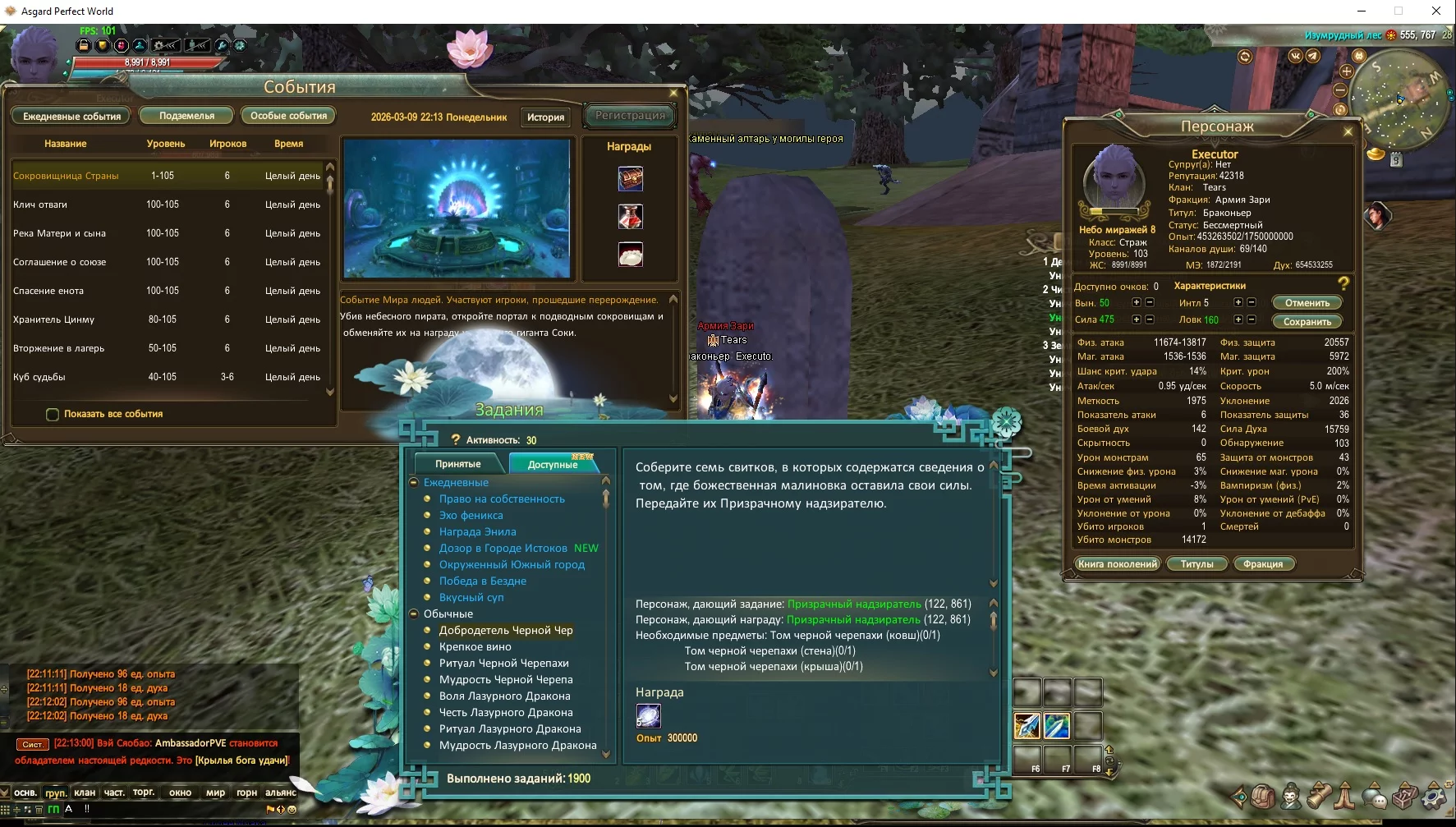Screen dimensions: 1456x827
Task: Click Отменить in character stats
Action: coord(1307,303)
